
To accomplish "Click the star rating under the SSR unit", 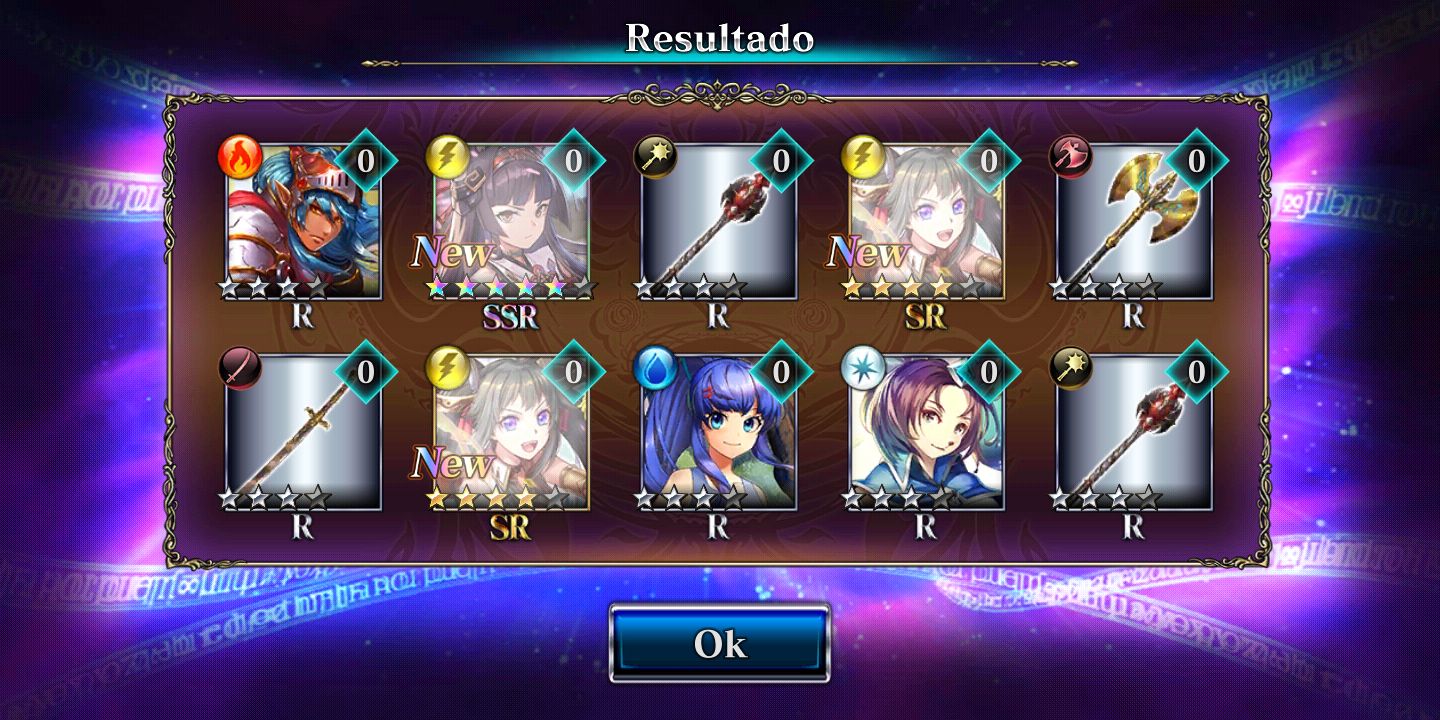I will click(x=510, y=288).
